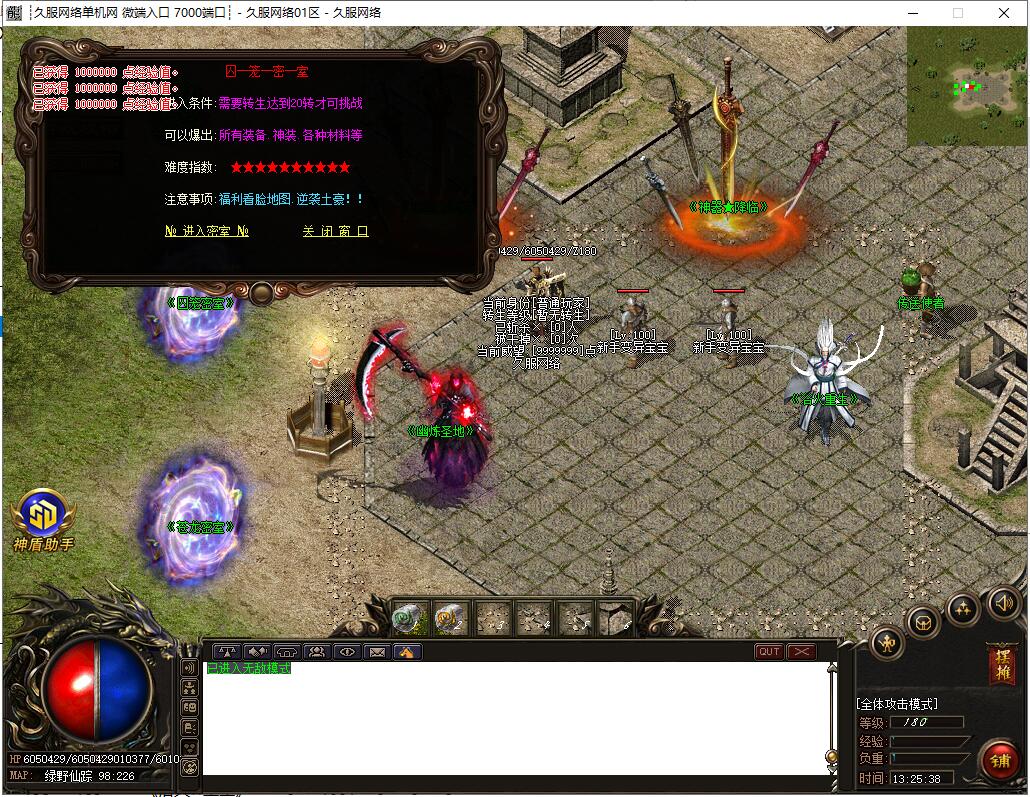Image resolution: width=1030 pixels, height=797 pixels.
Task: Click the balance scales icon on chat bar
Action: click(x=228, y=652)
